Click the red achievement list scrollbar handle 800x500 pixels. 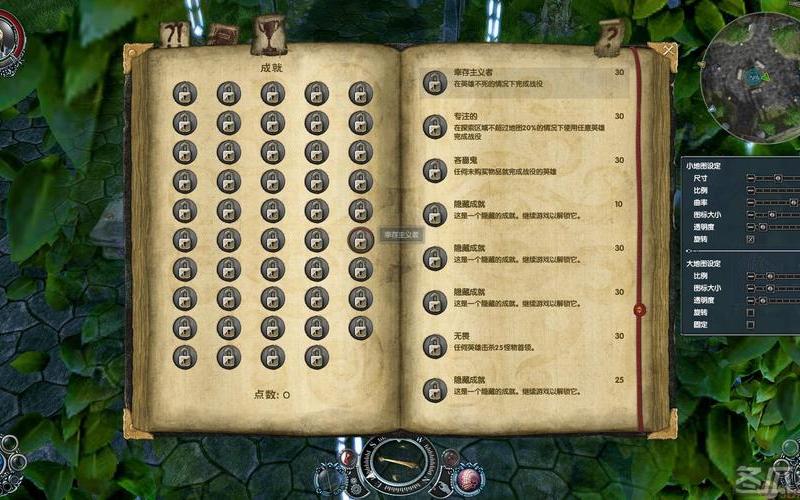(x=638, y=308)
